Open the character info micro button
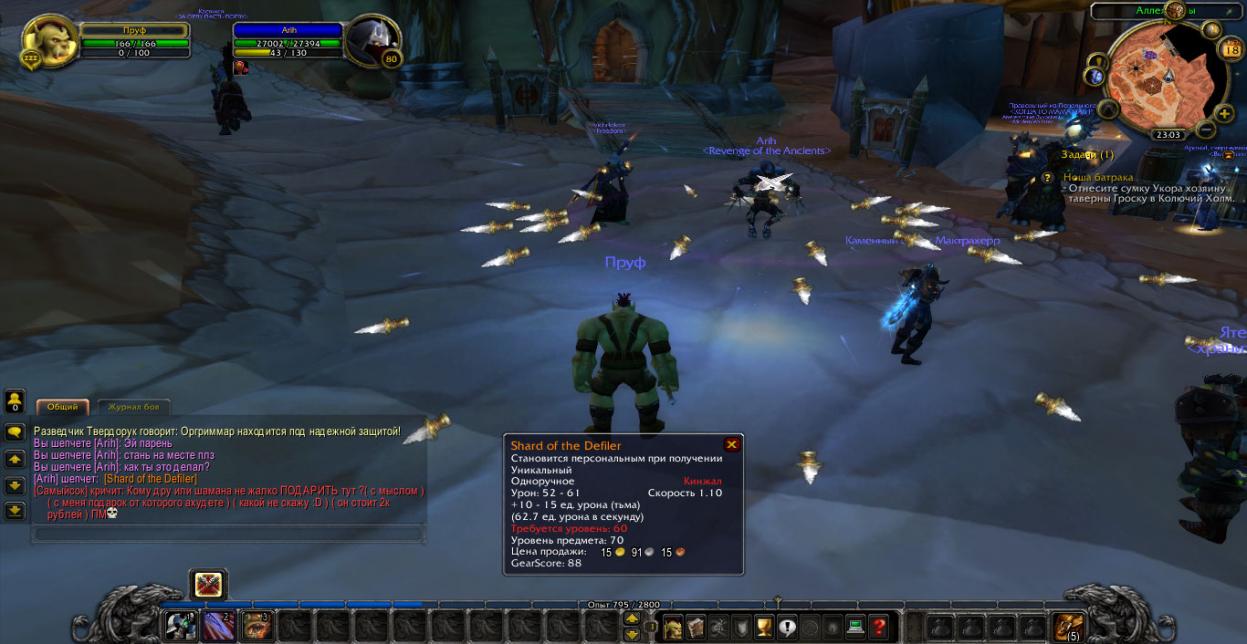Viewport: 1247px width, 644px height. [x=674, y=627]
